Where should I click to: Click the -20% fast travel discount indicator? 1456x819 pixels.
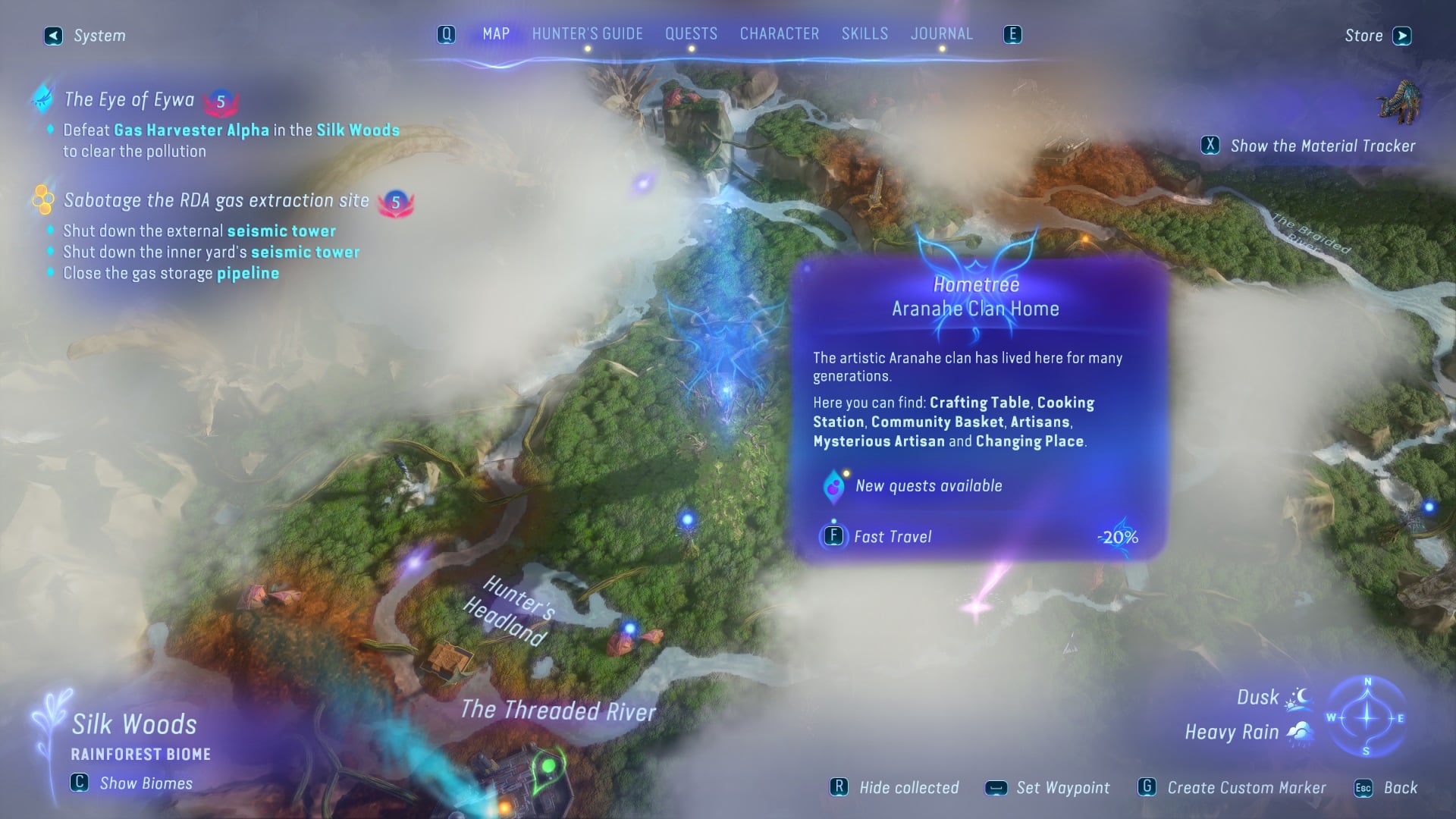coord(1118,537)
